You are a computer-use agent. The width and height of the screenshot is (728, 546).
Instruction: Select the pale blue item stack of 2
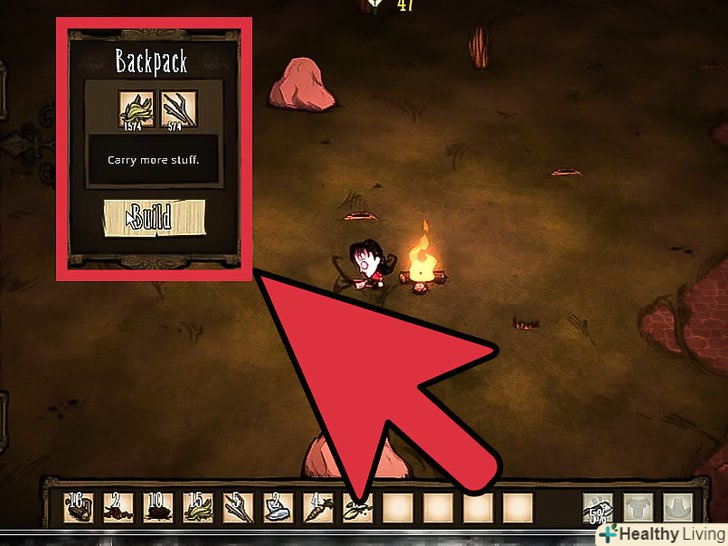pos(274,509)
